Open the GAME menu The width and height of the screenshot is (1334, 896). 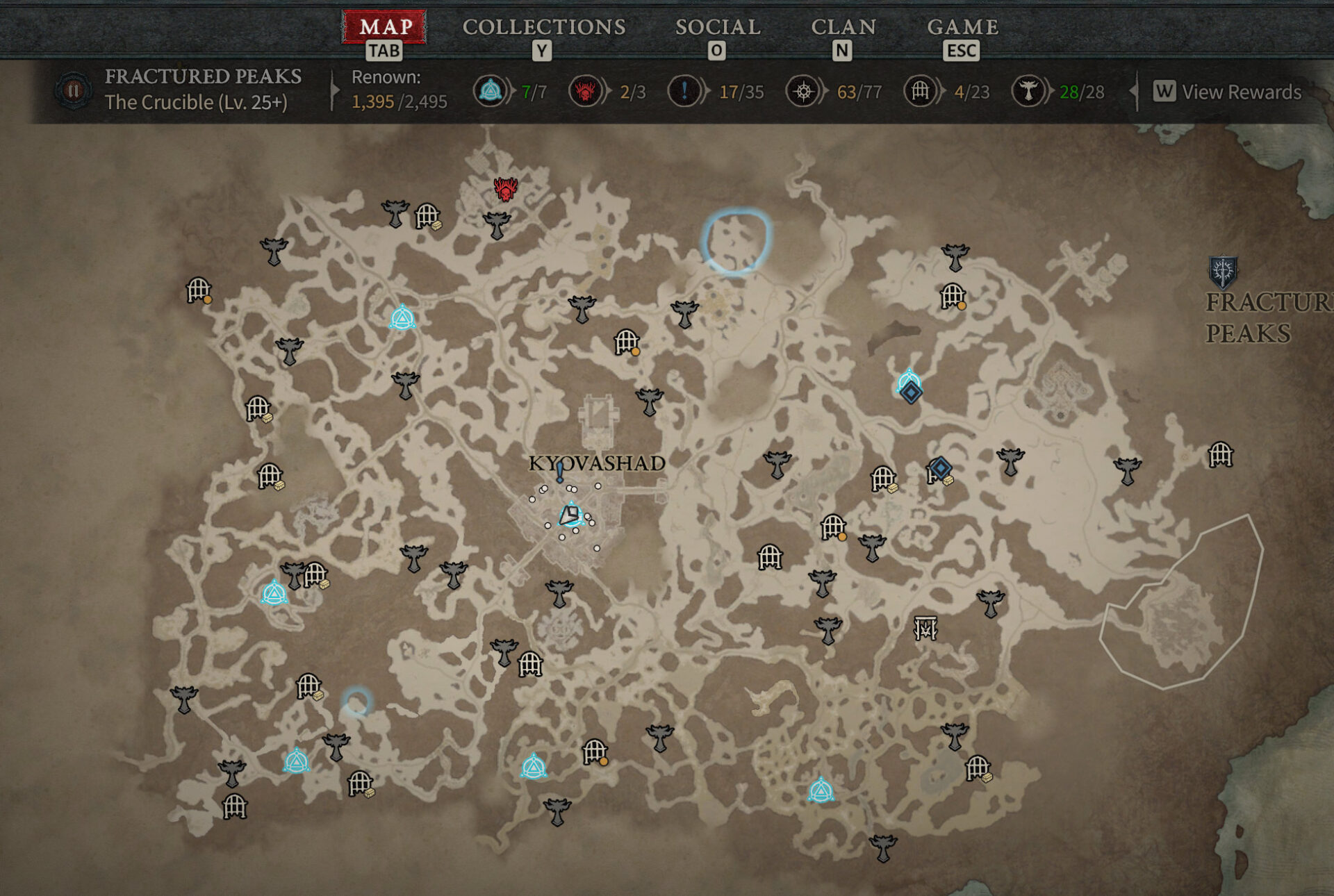click(x=962, y=28)
